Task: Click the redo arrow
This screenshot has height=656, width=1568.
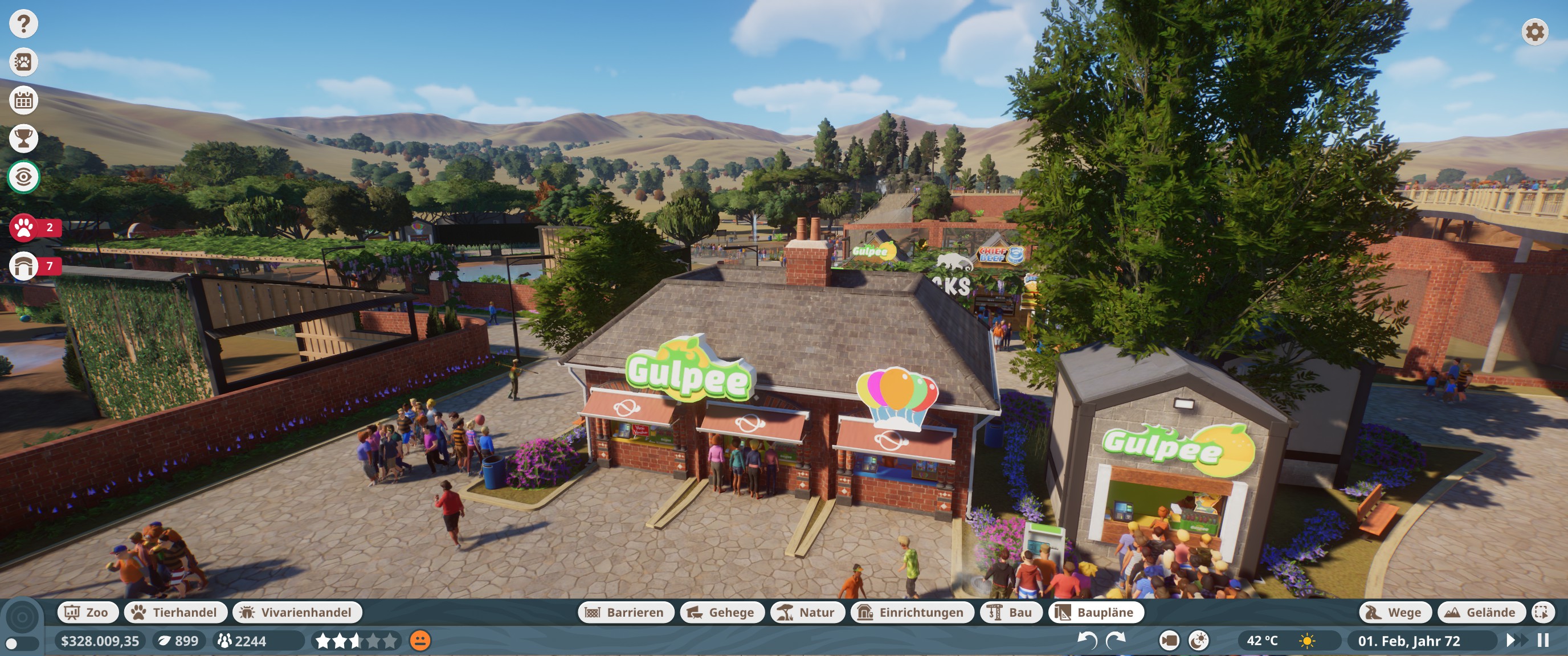Action: [x=1115, y=641]
